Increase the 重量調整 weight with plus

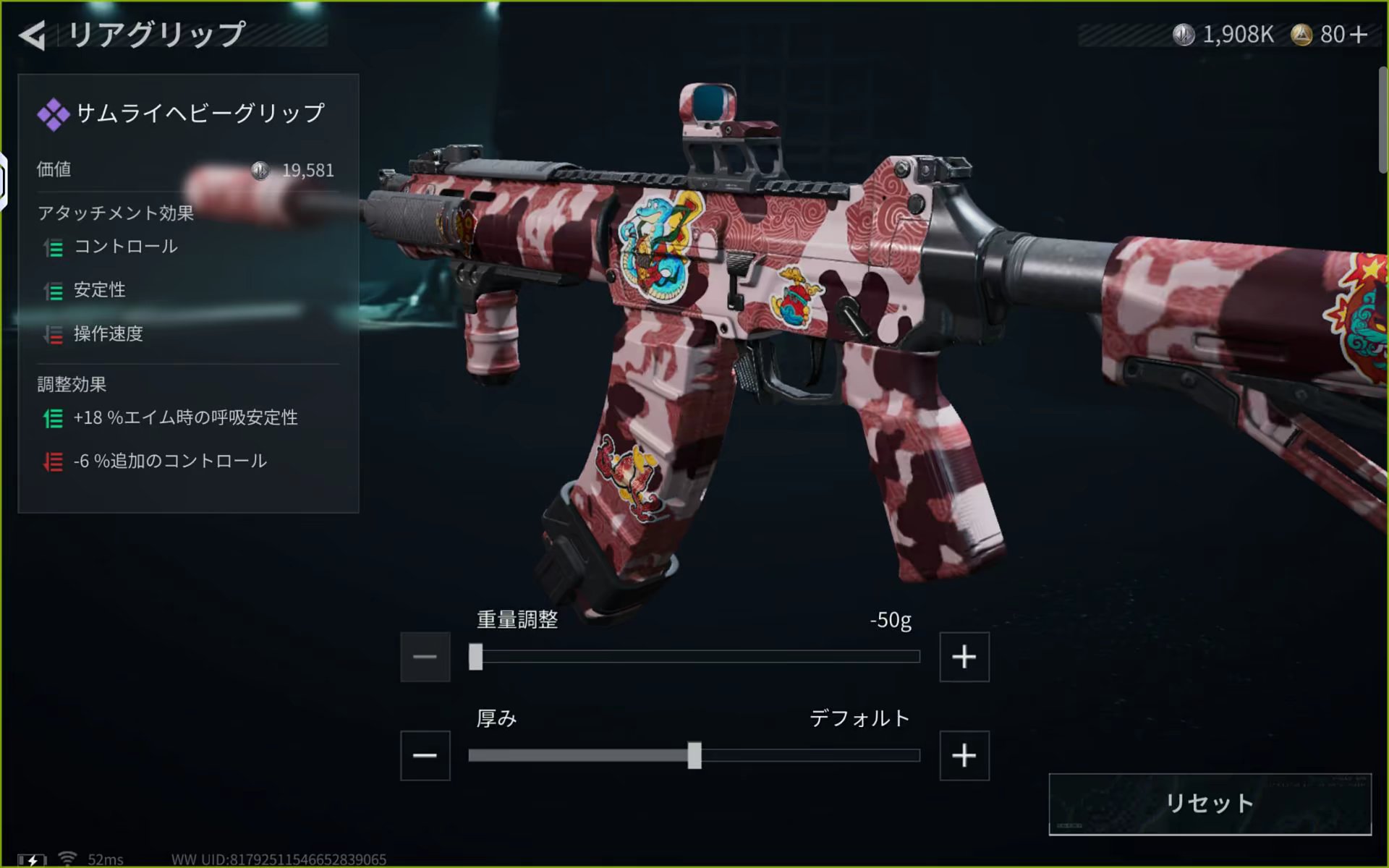coord(964,657)
